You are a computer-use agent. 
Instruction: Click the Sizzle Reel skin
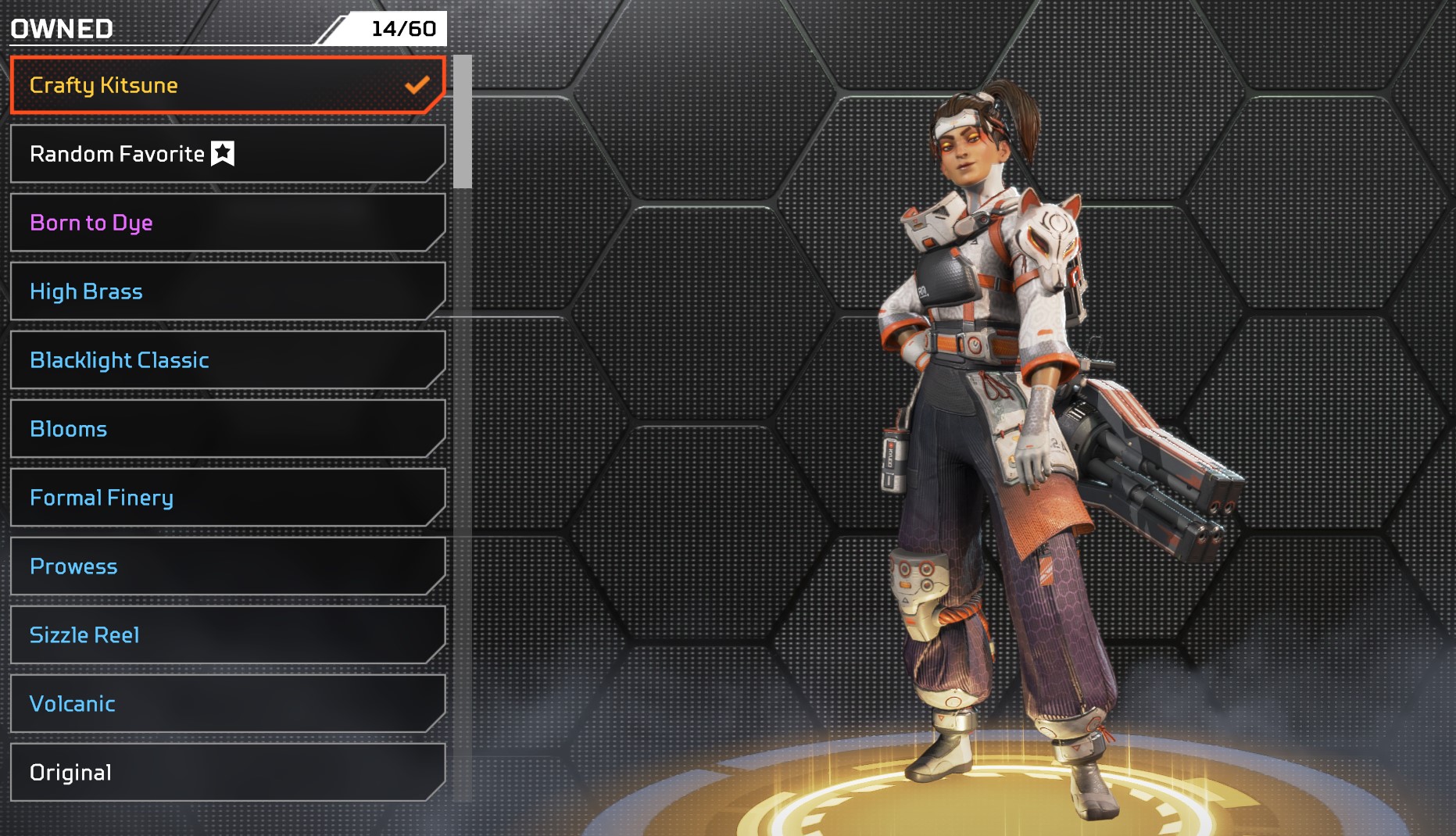[227, 635]
